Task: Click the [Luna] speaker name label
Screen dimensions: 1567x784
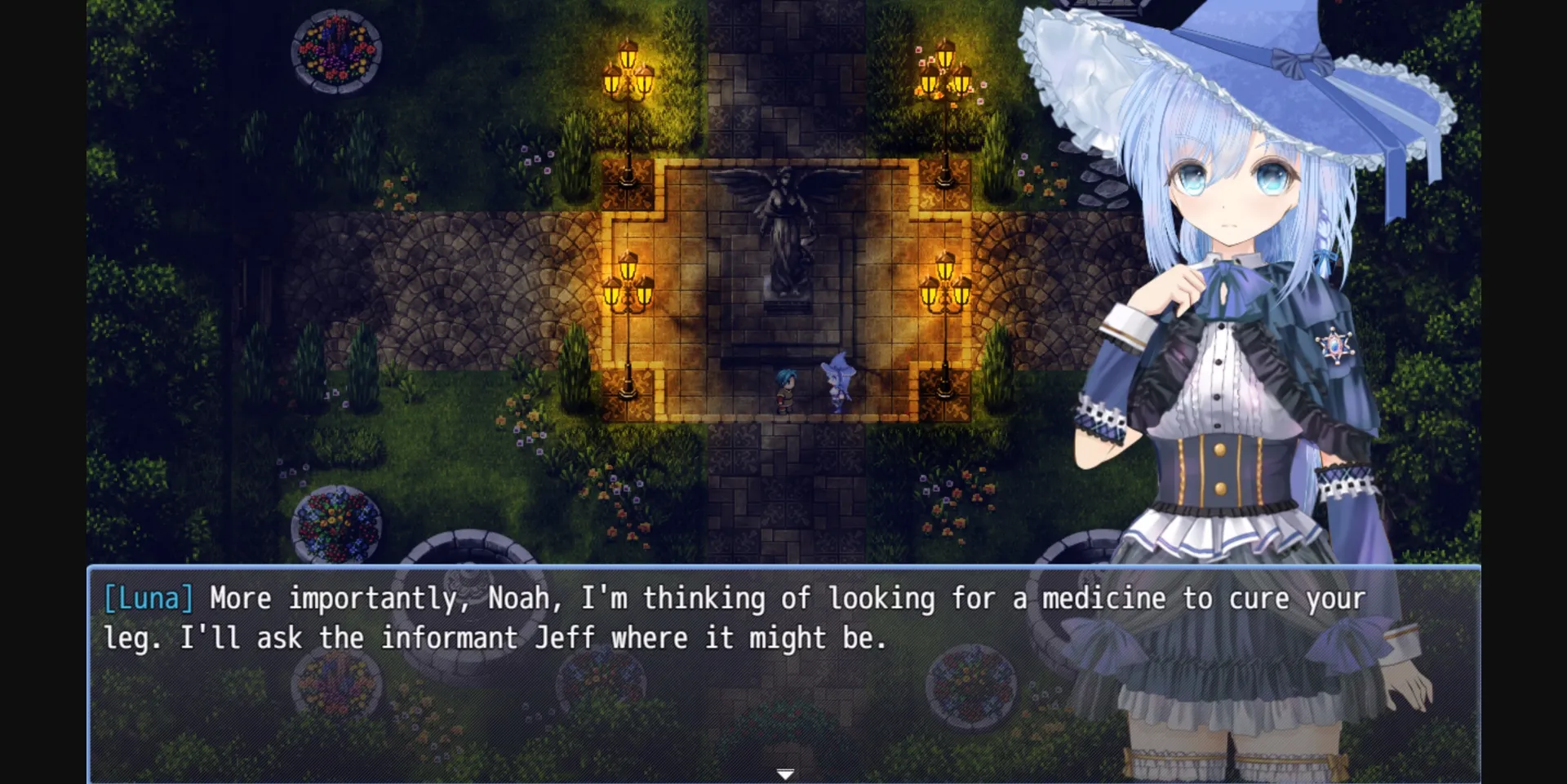Action: point(148,598)
